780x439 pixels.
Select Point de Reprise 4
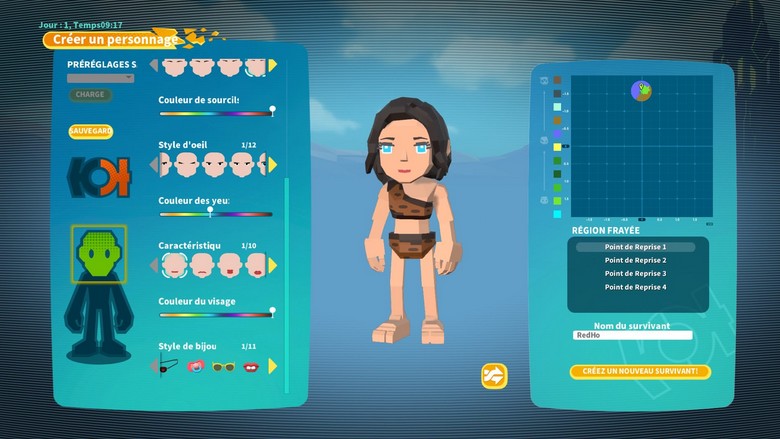pyautogui.click(x=635, y=287)
